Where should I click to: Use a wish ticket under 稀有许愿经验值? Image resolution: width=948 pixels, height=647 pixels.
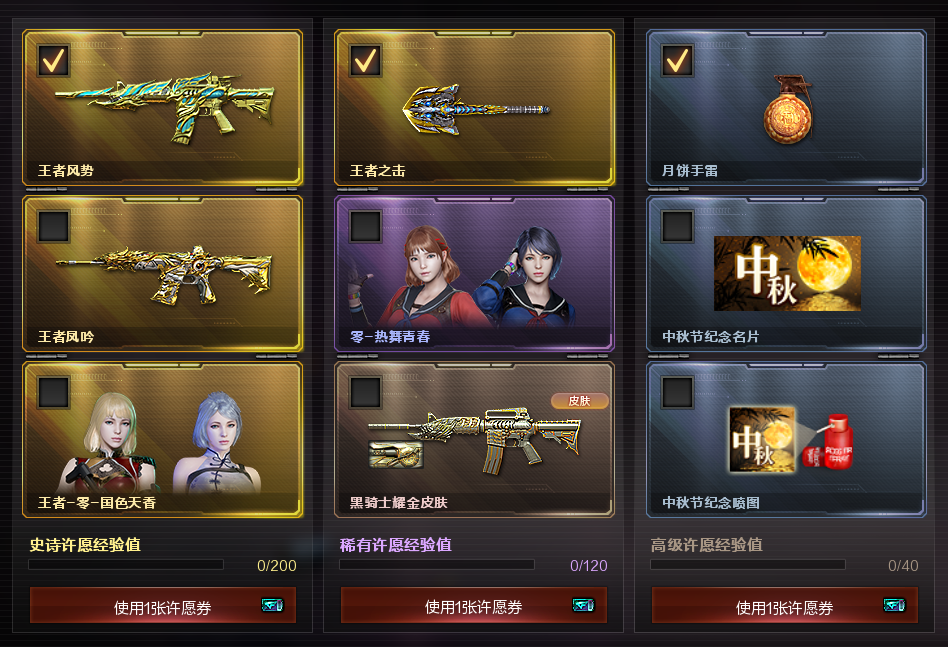coord(474,606)
